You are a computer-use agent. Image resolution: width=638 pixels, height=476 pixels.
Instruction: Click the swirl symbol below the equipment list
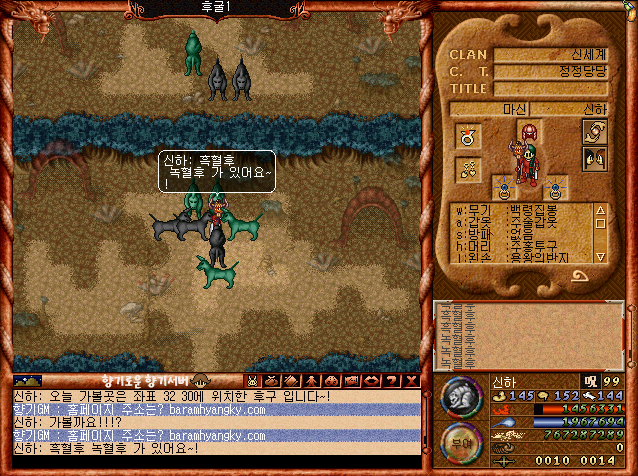click(x=579, y=276)
